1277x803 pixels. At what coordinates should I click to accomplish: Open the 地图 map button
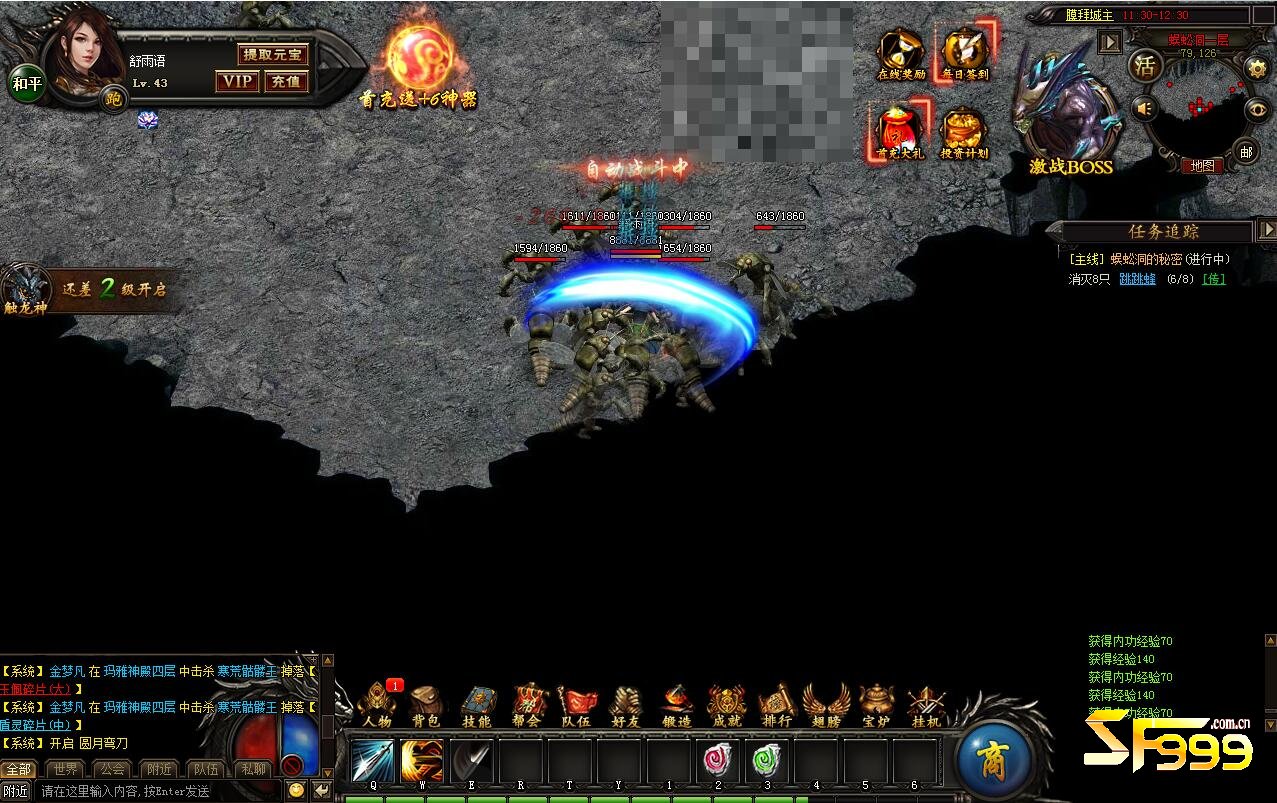tap(1201, 166)
